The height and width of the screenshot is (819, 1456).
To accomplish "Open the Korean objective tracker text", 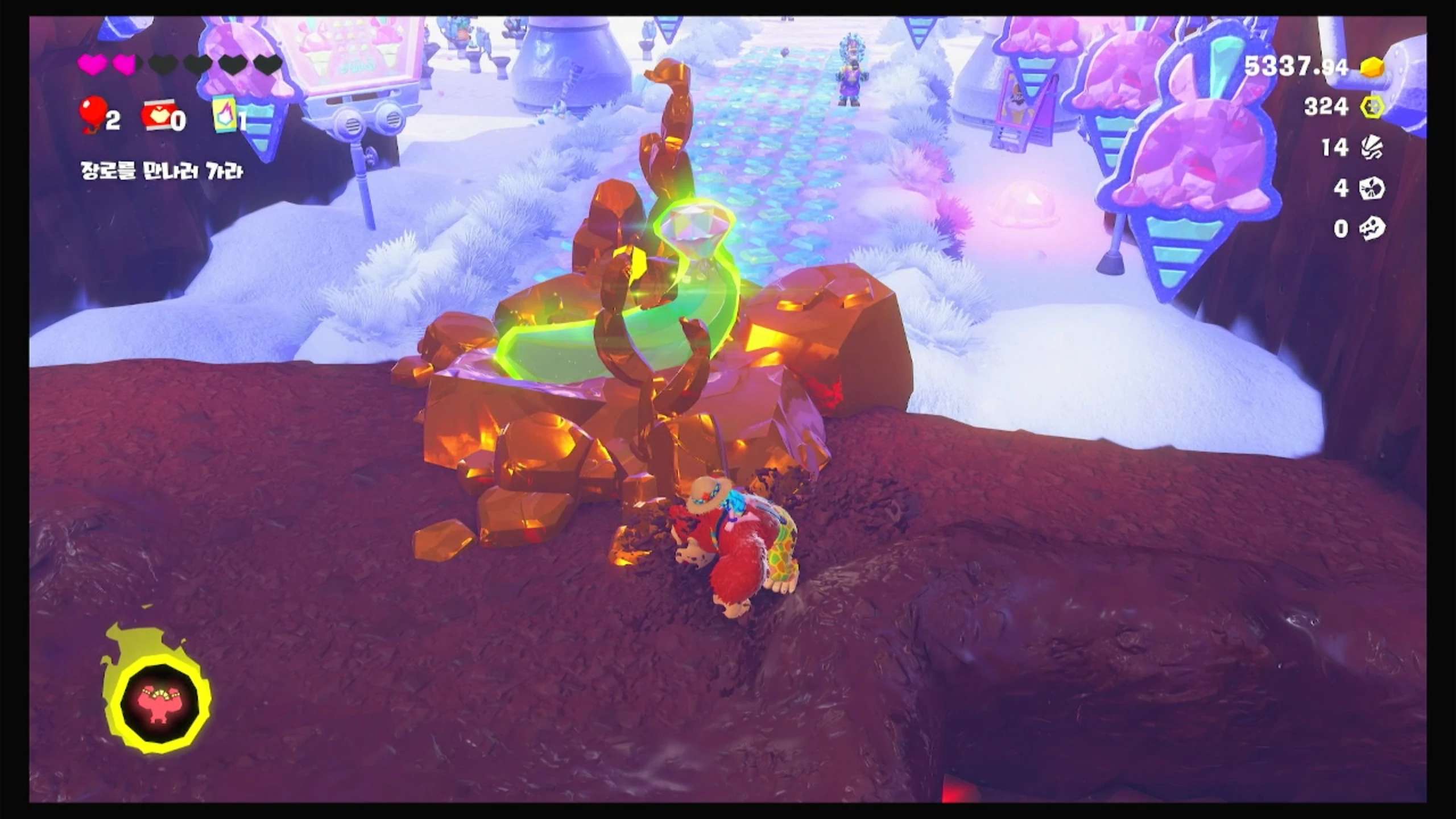I will click(162, 171).
